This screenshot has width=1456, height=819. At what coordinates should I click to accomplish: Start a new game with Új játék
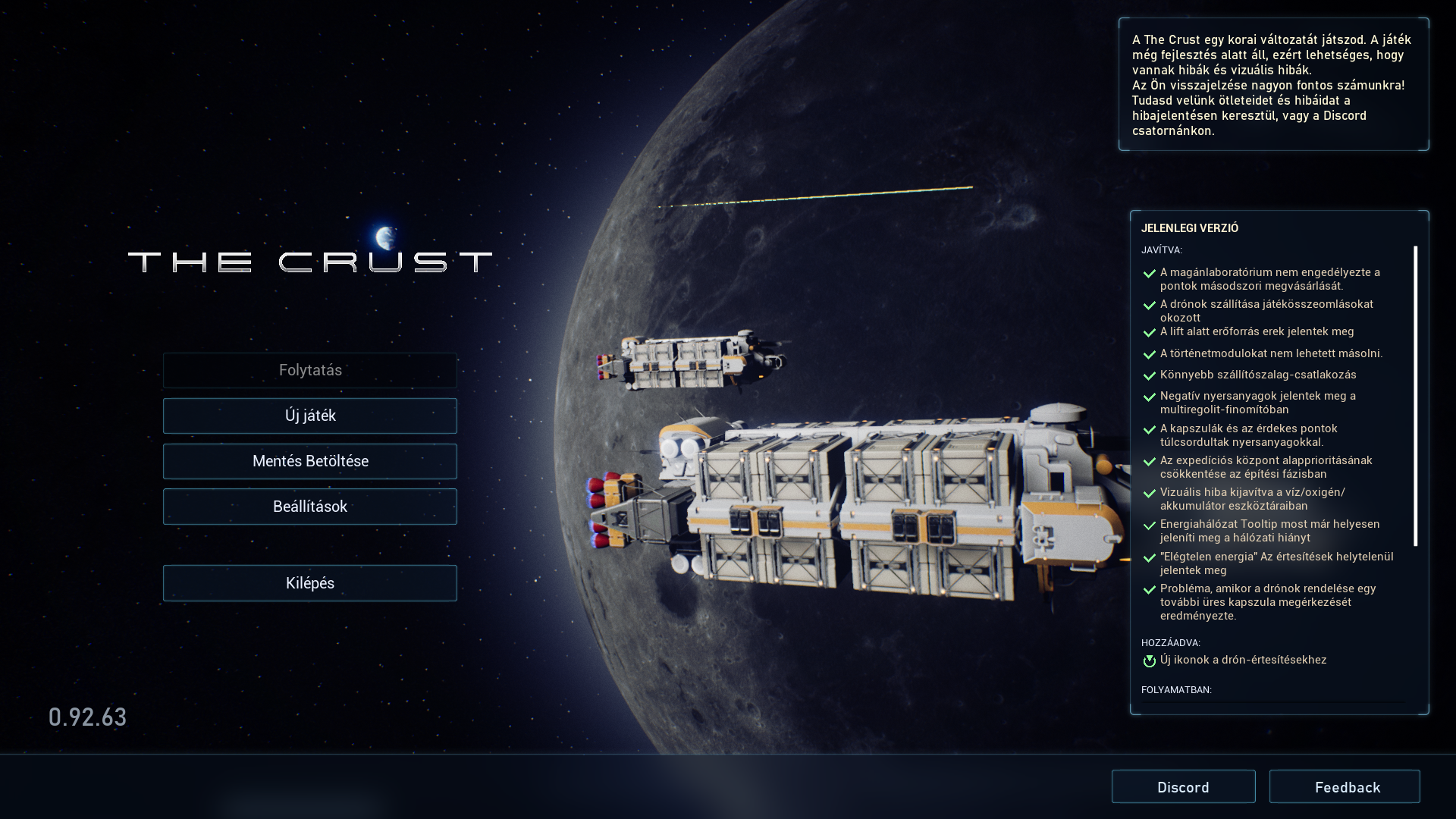tap(310, 416)
